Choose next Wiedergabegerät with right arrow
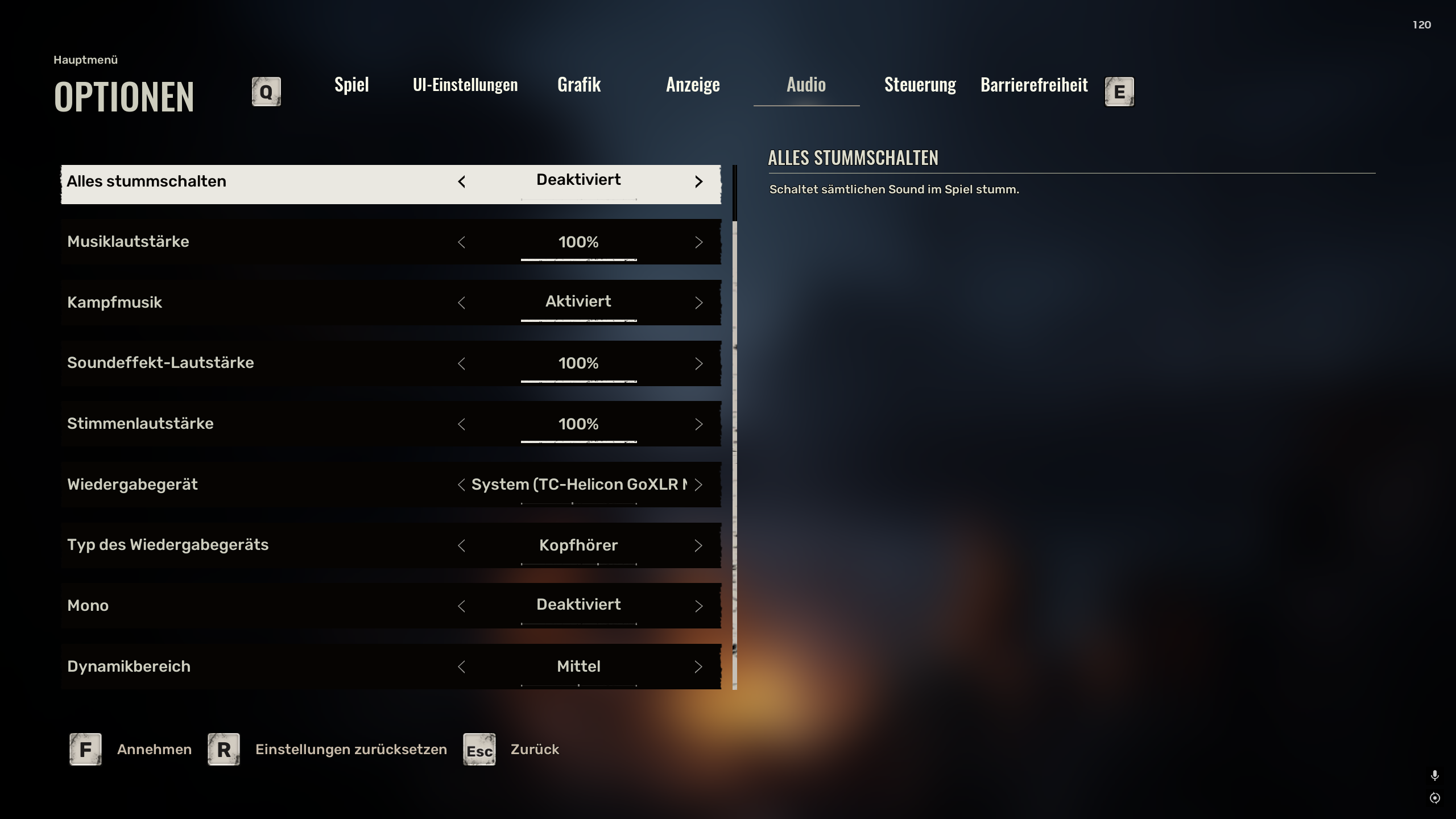1456x819 pixels. pos(698,485)
